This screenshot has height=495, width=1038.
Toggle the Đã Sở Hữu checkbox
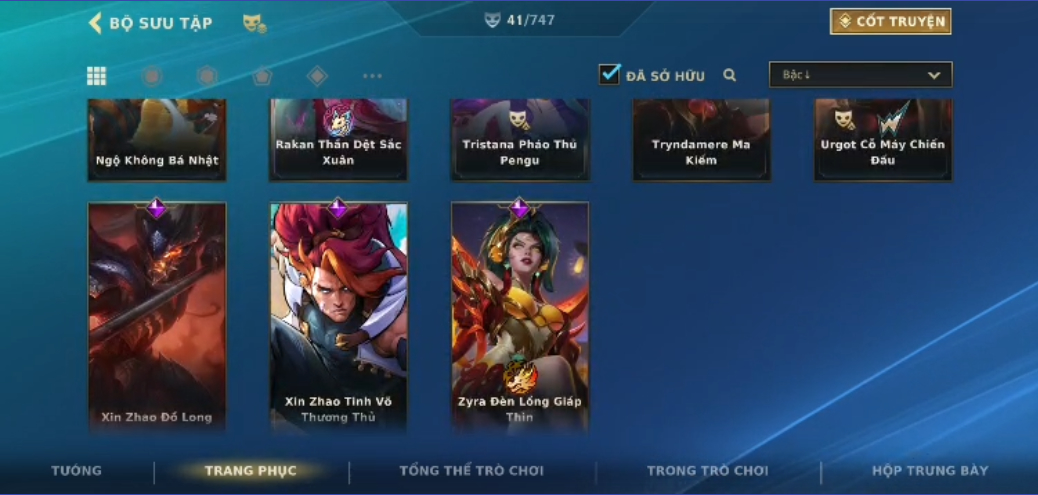pyautogui.click(x=609, y=75)
